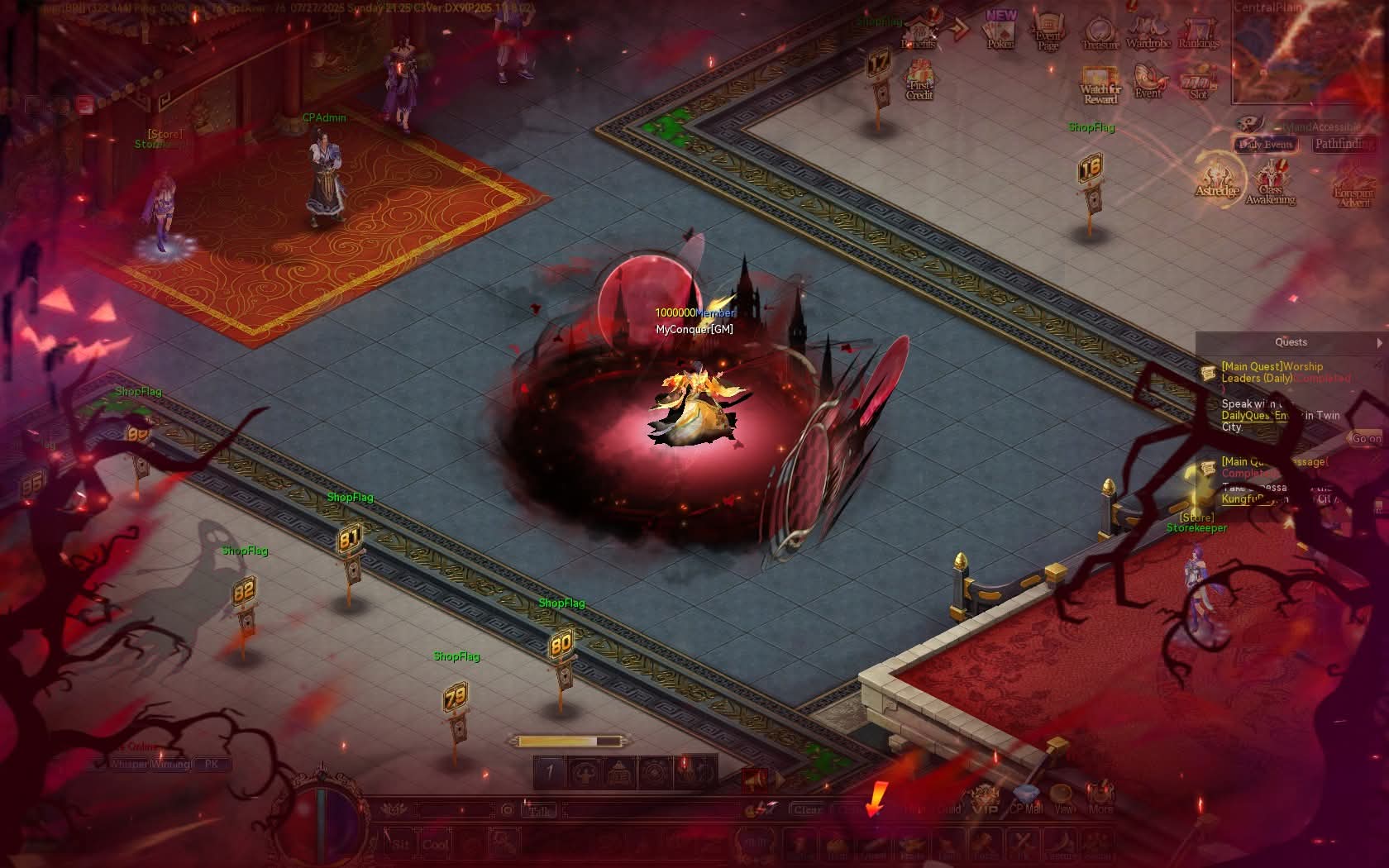Toggle the PK mode button

[x=212, y=765]
